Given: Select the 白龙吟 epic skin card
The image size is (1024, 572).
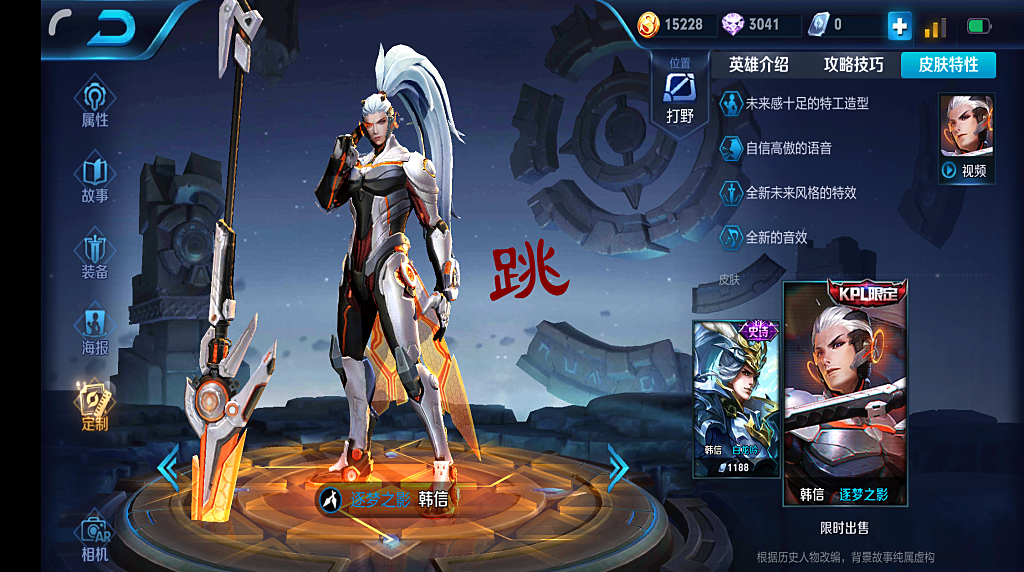Looking at the screenshot, I should pos(736,398).
